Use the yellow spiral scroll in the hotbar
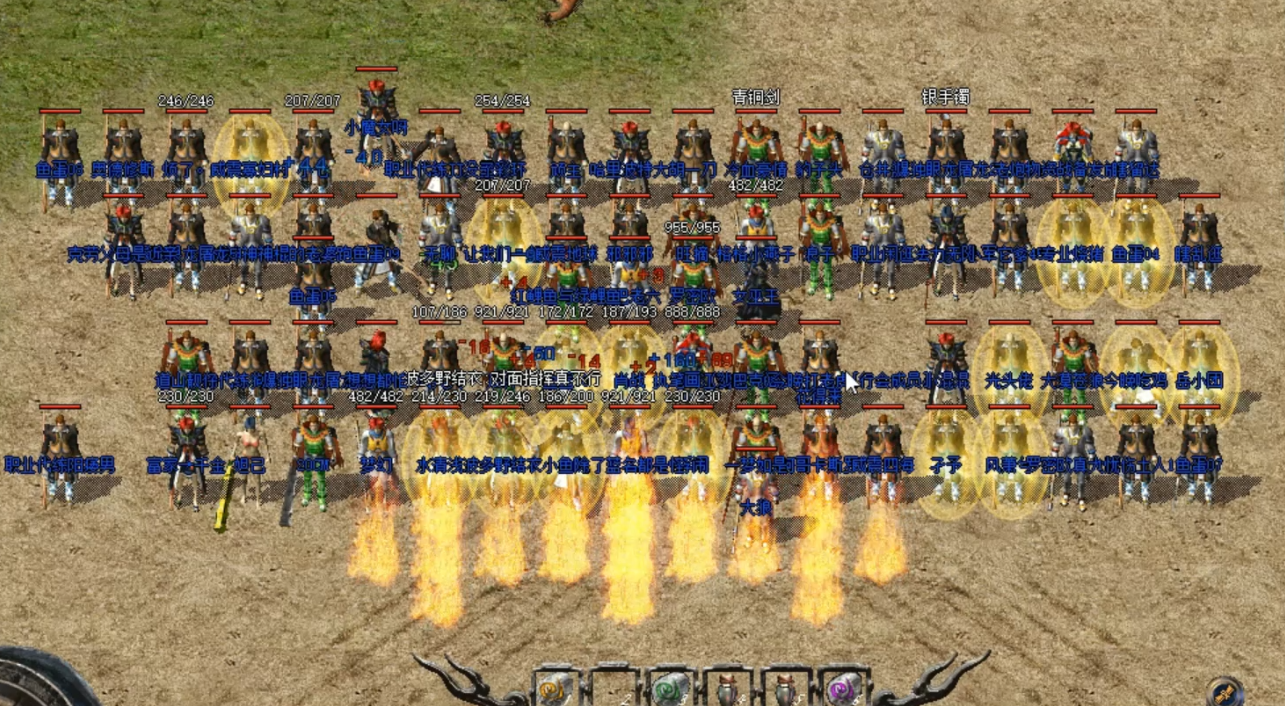Image resolution: width=1285 pixels, height=706 pixels. pyautogui.click(x=553, y=691)
